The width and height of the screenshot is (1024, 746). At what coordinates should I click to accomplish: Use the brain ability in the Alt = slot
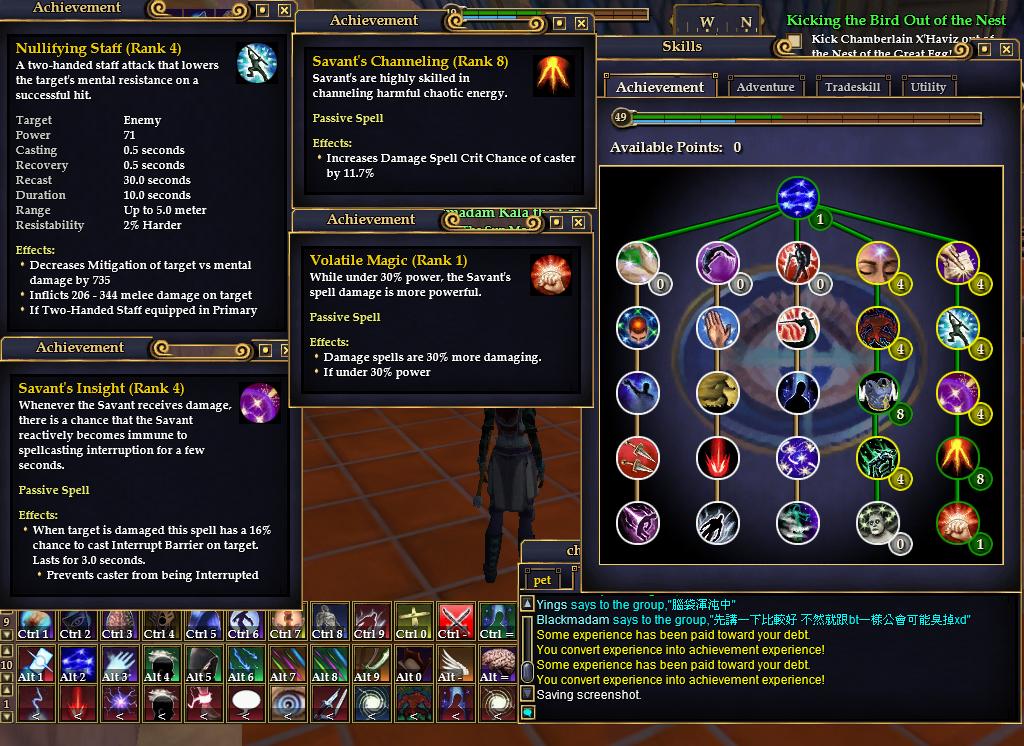click(x=496, y=662)
